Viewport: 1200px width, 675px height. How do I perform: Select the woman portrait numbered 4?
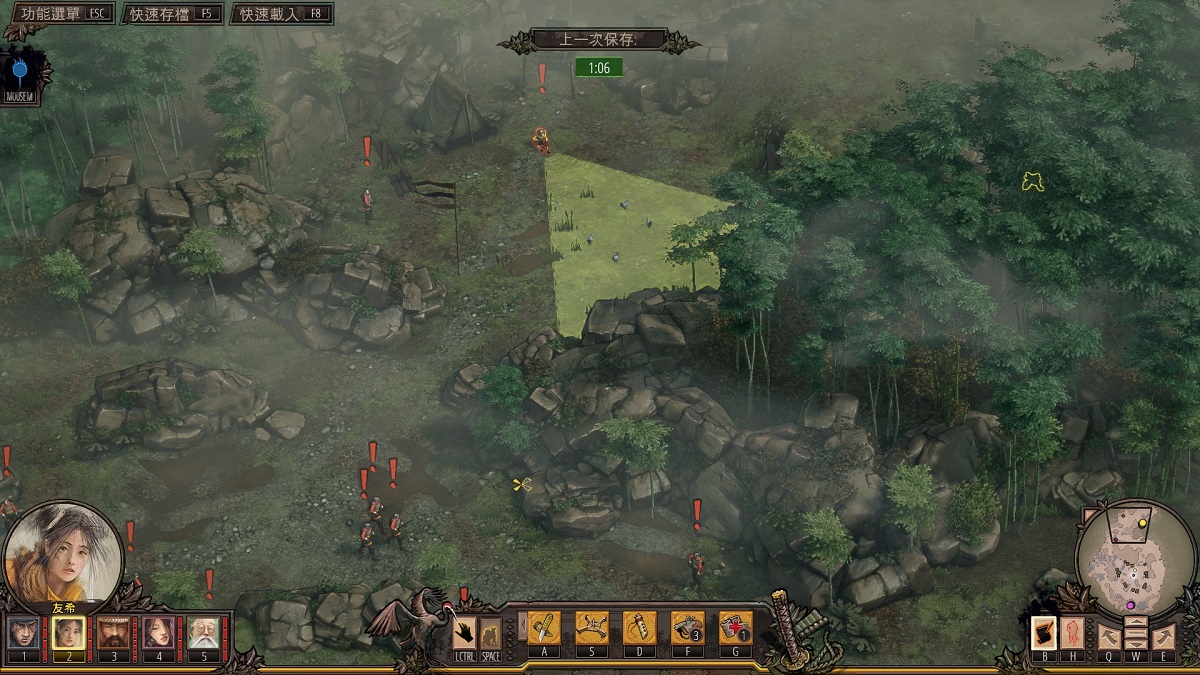point(158,632)
